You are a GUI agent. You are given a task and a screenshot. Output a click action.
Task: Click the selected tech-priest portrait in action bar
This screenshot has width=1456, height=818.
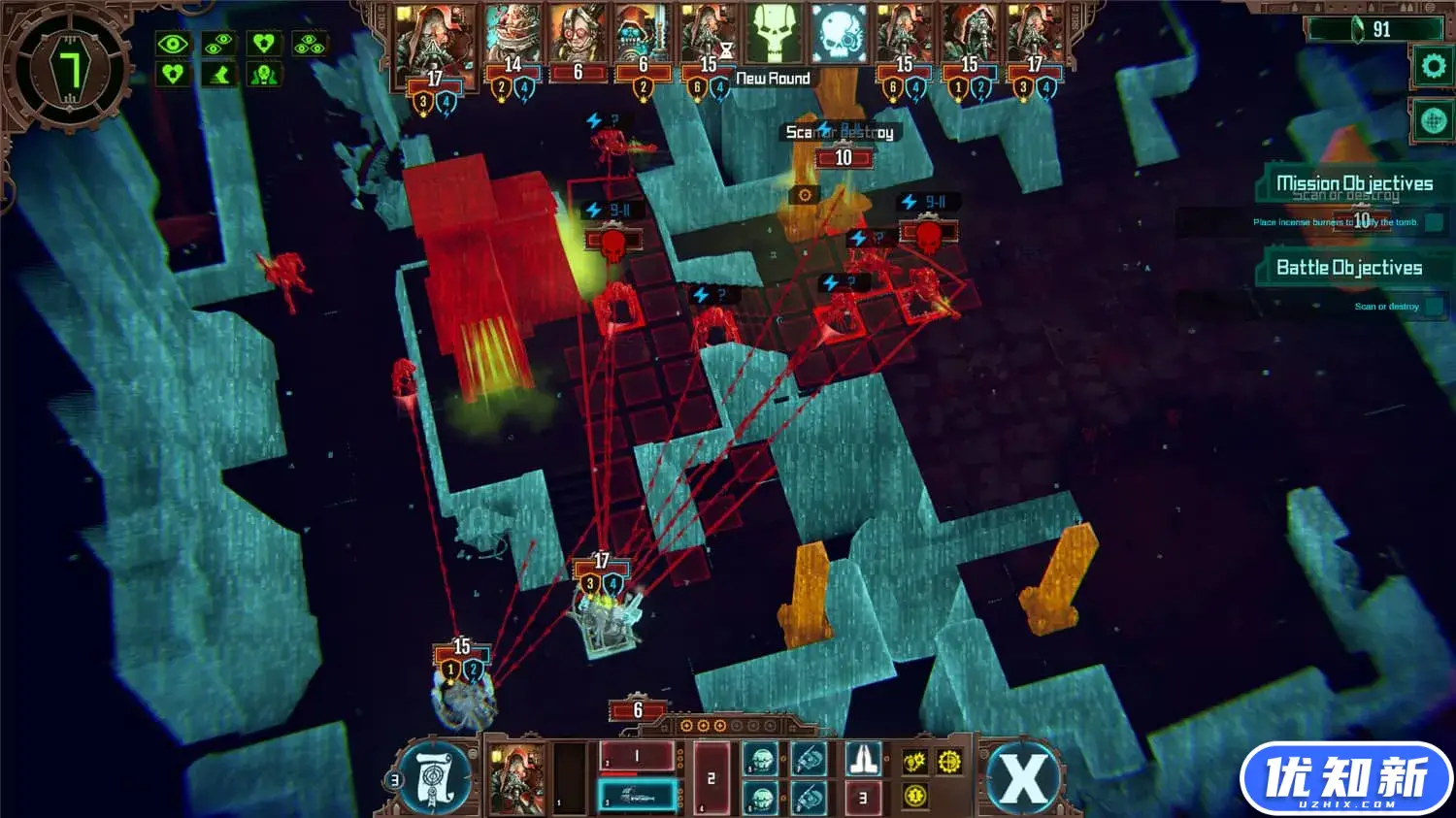515,777
